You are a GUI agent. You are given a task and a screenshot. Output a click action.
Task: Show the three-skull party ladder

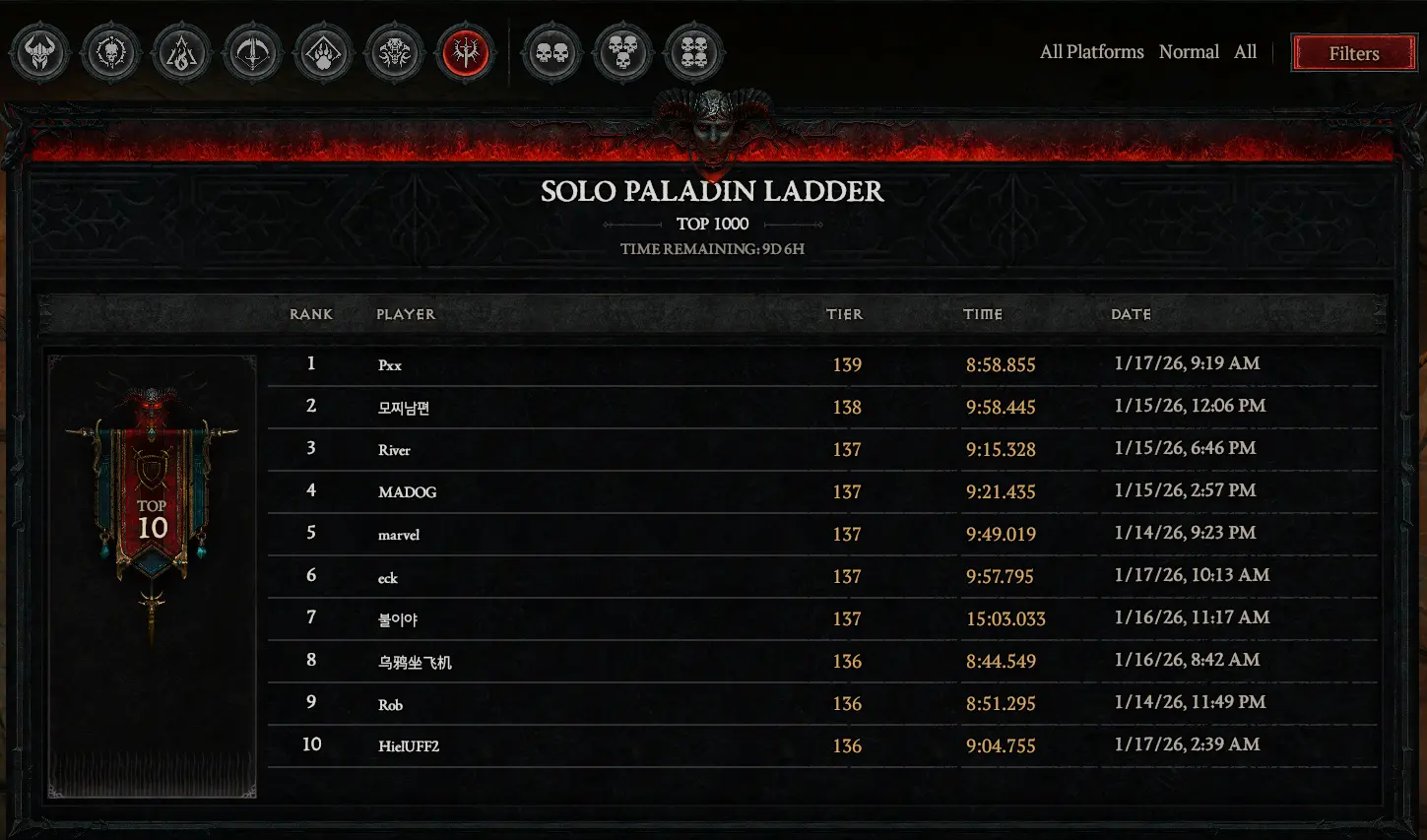(622, 53)
